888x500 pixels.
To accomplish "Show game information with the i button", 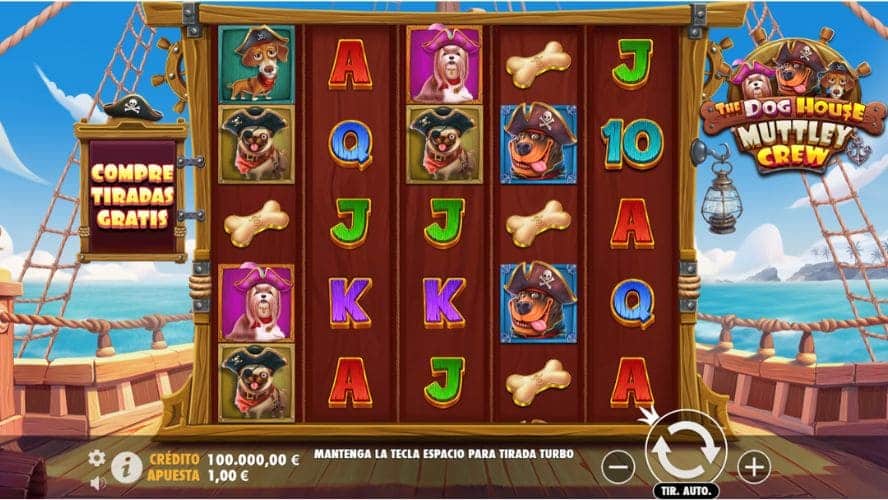I will [126, 466].
